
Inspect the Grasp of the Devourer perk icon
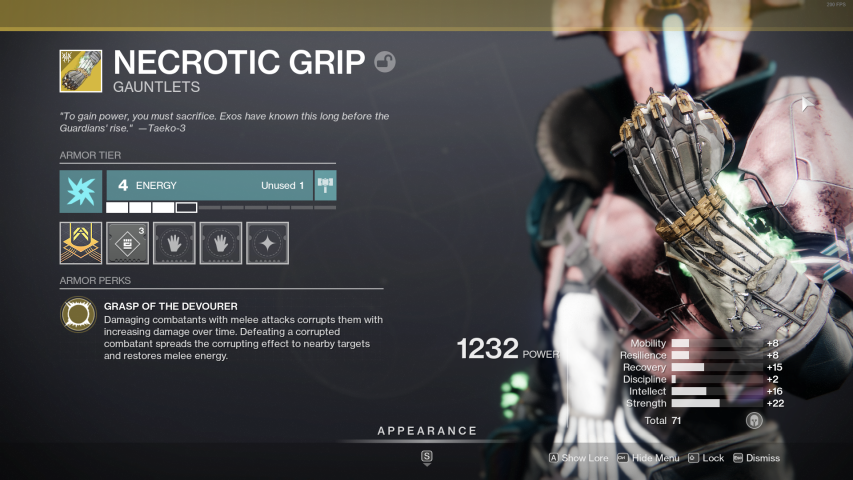tap(80, 316)
